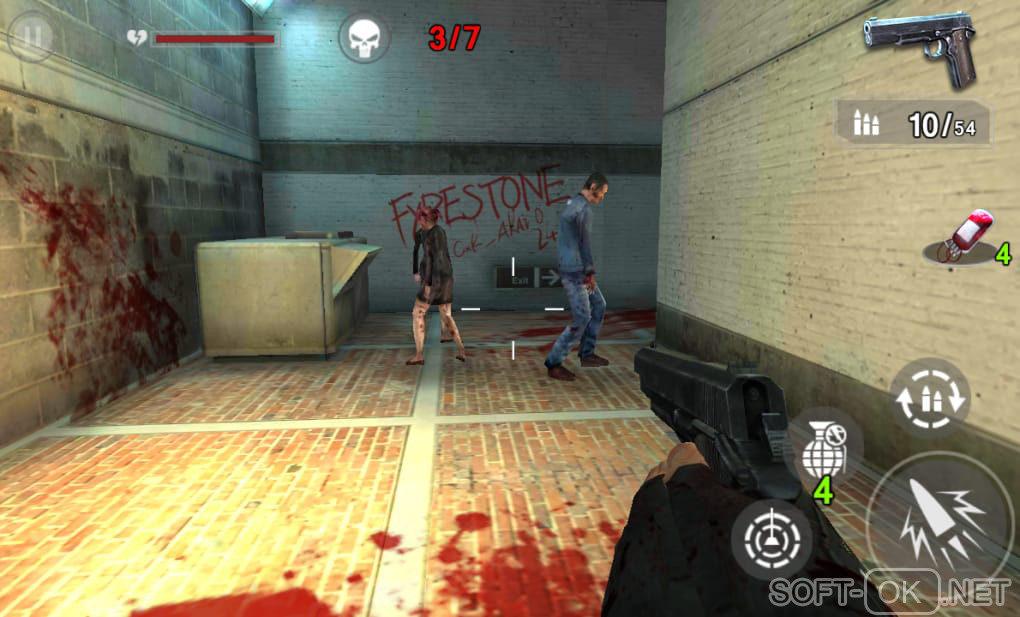Viewport: 1020px width, 617px height.
Task: Reload the pistol with the bullets button
Action: coord(930,397)
